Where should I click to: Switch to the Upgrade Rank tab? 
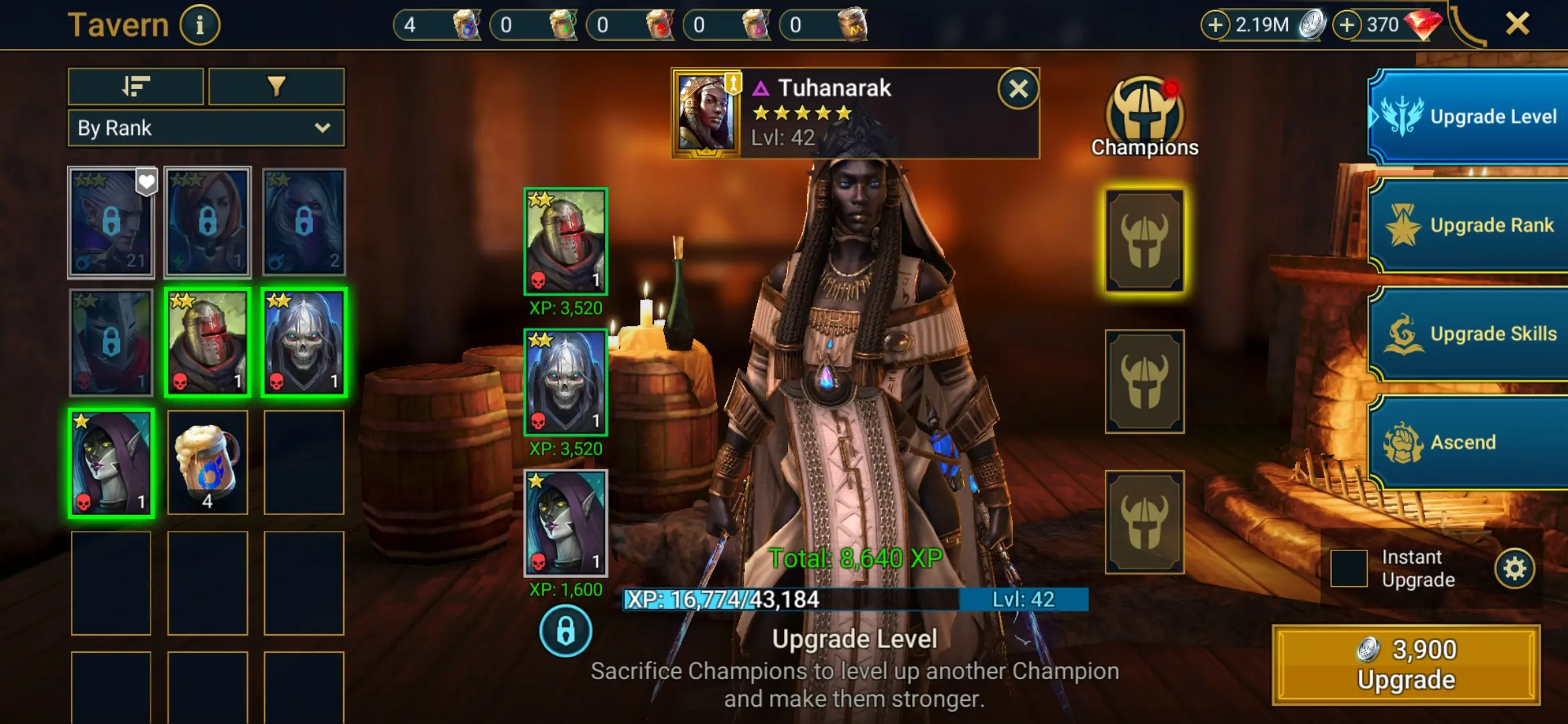[x=1469, y=225]
